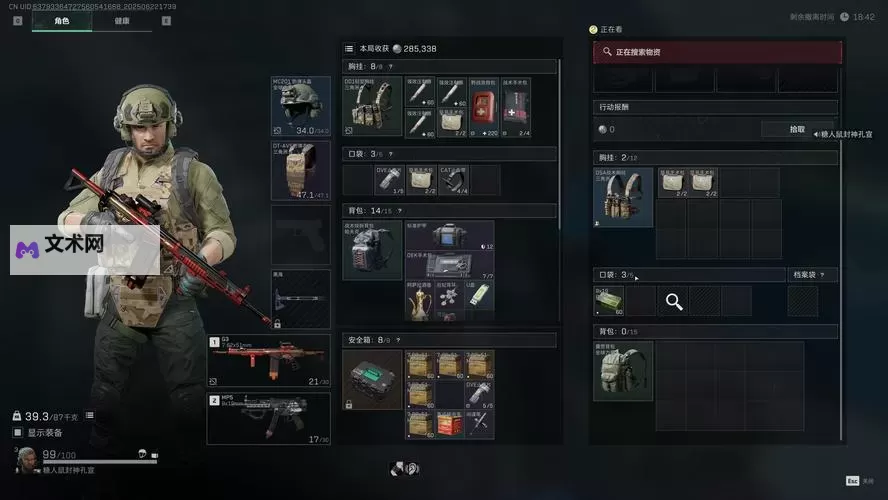This screenshot has width=888, height=500.
Task: Click the equipped backpack in 背包 section
Action: coord(372,250)
